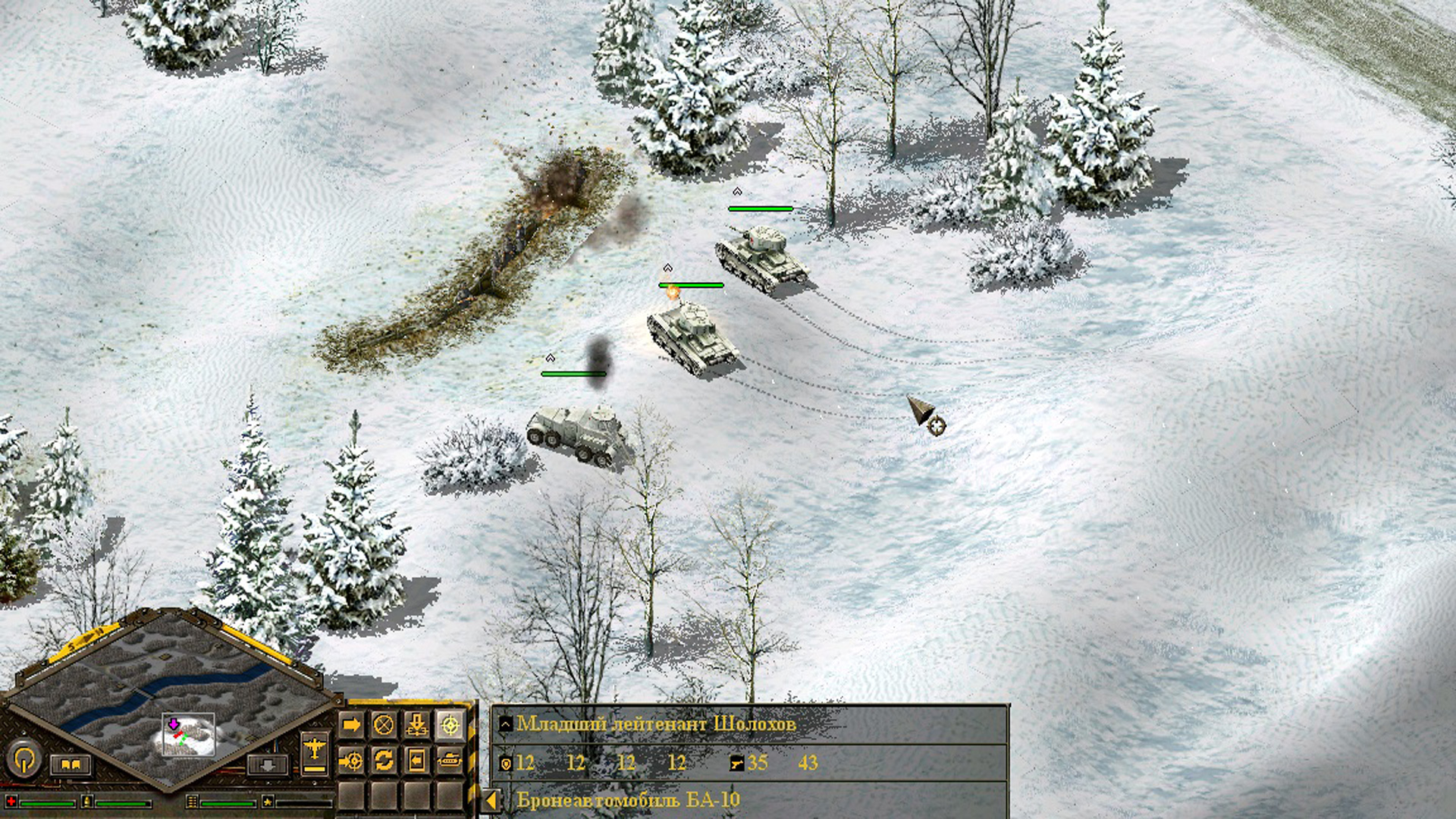Select the attack-move (arrow with crosshair) command

coord(350,761)
